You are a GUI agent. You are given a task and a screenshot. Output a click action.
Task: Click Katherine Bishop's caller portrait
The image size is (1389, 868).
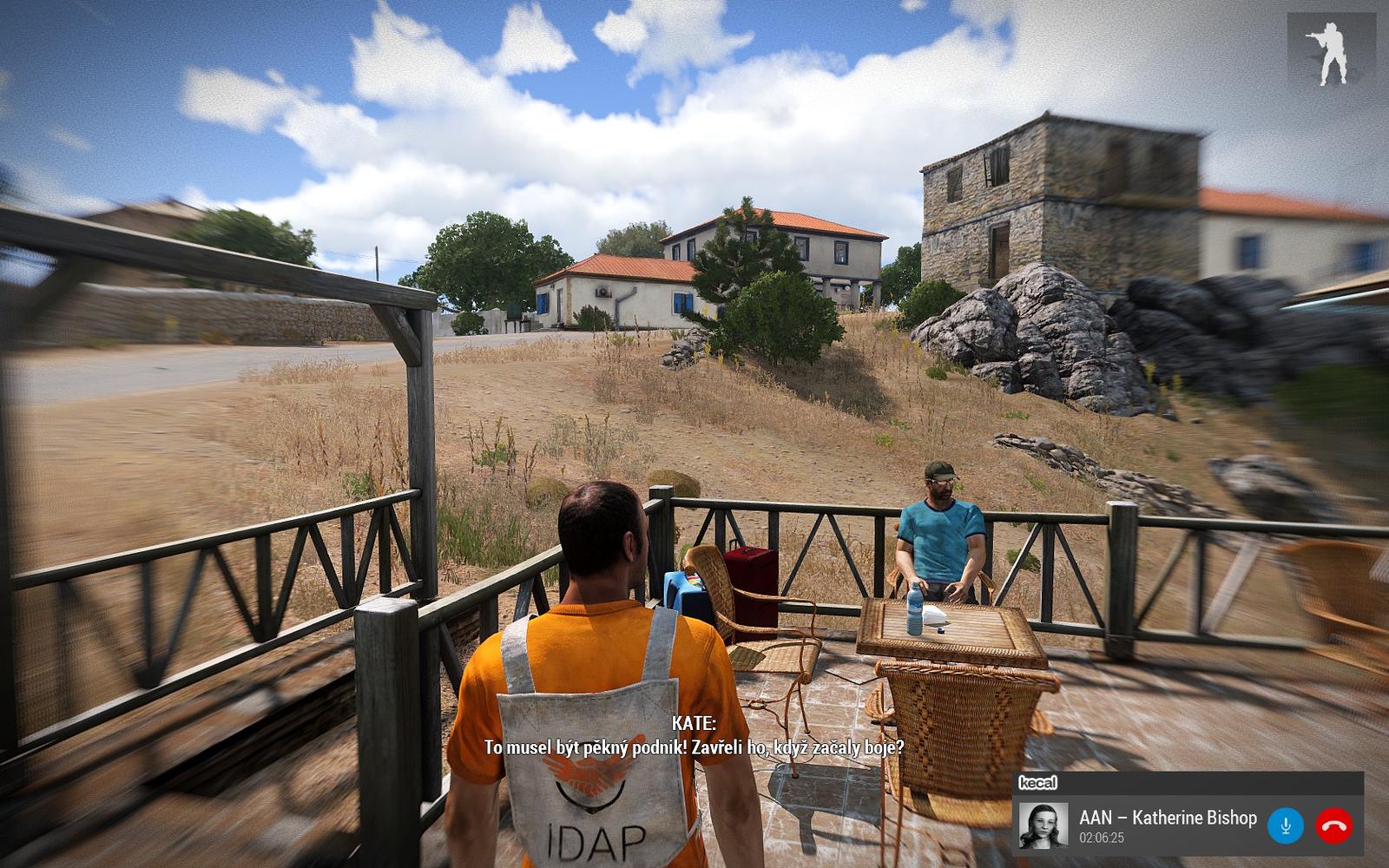(x=1043, y=825)
